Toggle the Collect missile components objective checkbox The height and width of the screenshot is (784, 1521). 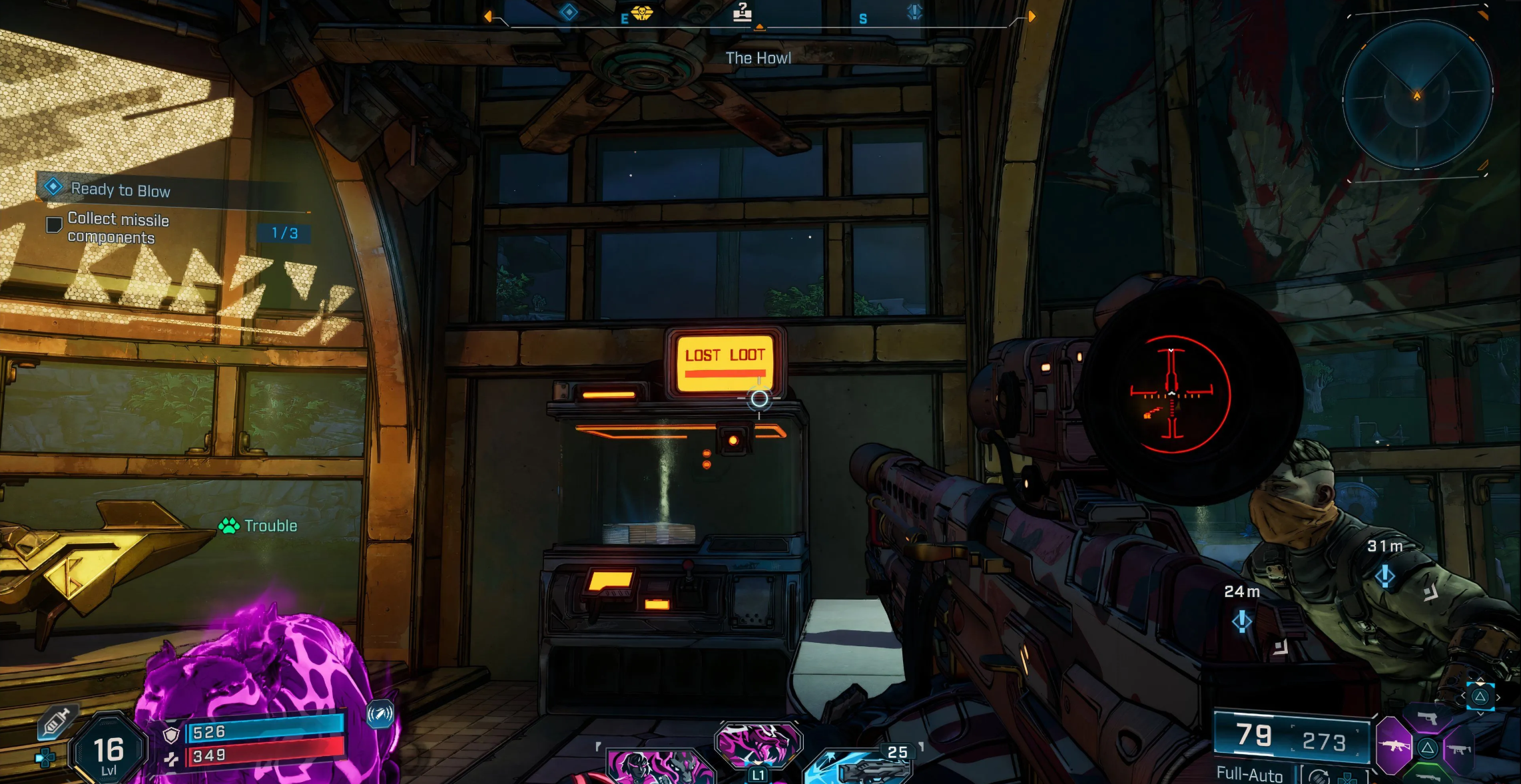click(x=54, y=225)
